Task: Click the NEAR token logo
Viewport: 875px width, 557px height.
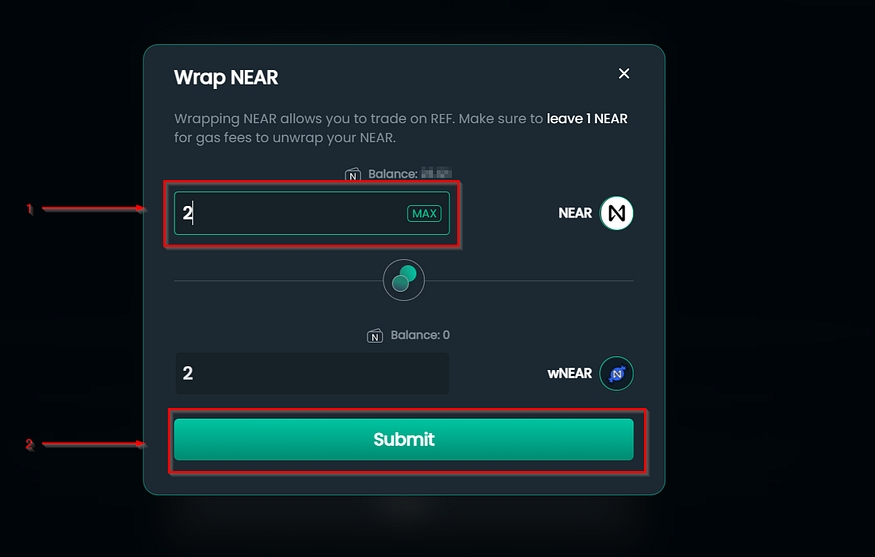Action: pyautogui.click(x=617, y=213)
